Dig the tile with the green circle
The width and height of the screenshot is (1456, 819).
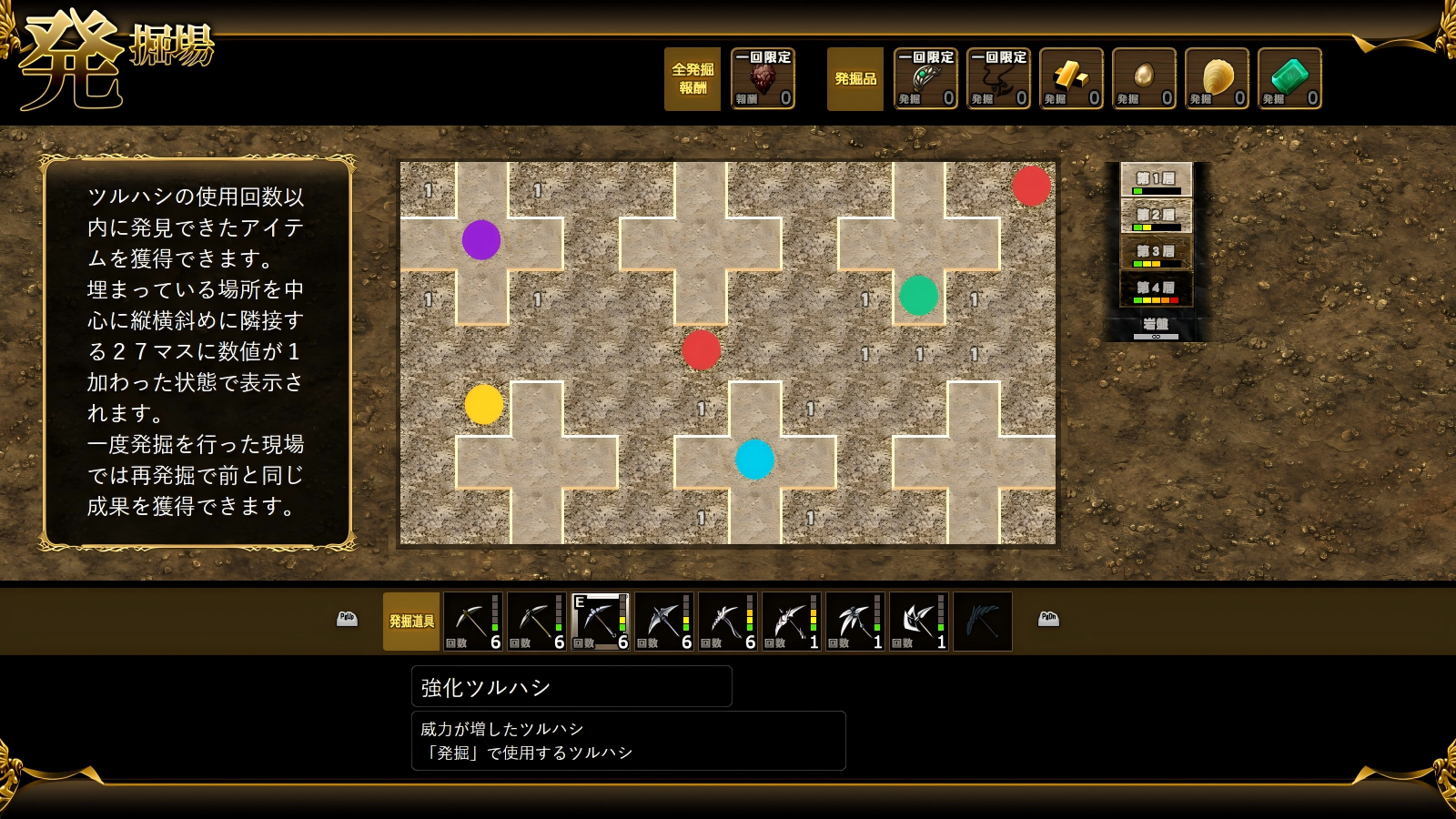(x=919, y=296)
